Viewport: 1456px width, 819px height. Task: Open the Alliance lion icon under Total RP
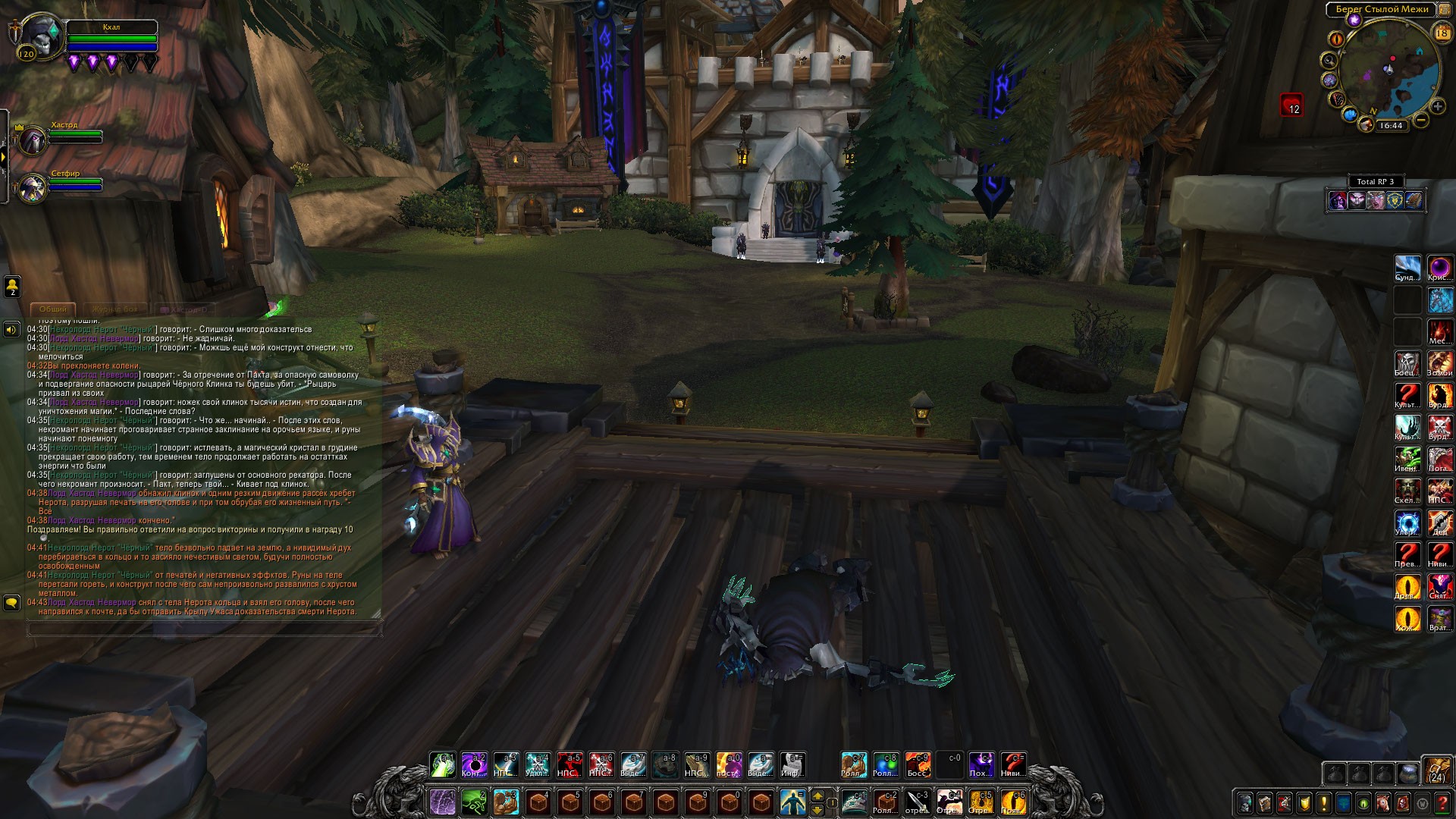click(1394, 200)
